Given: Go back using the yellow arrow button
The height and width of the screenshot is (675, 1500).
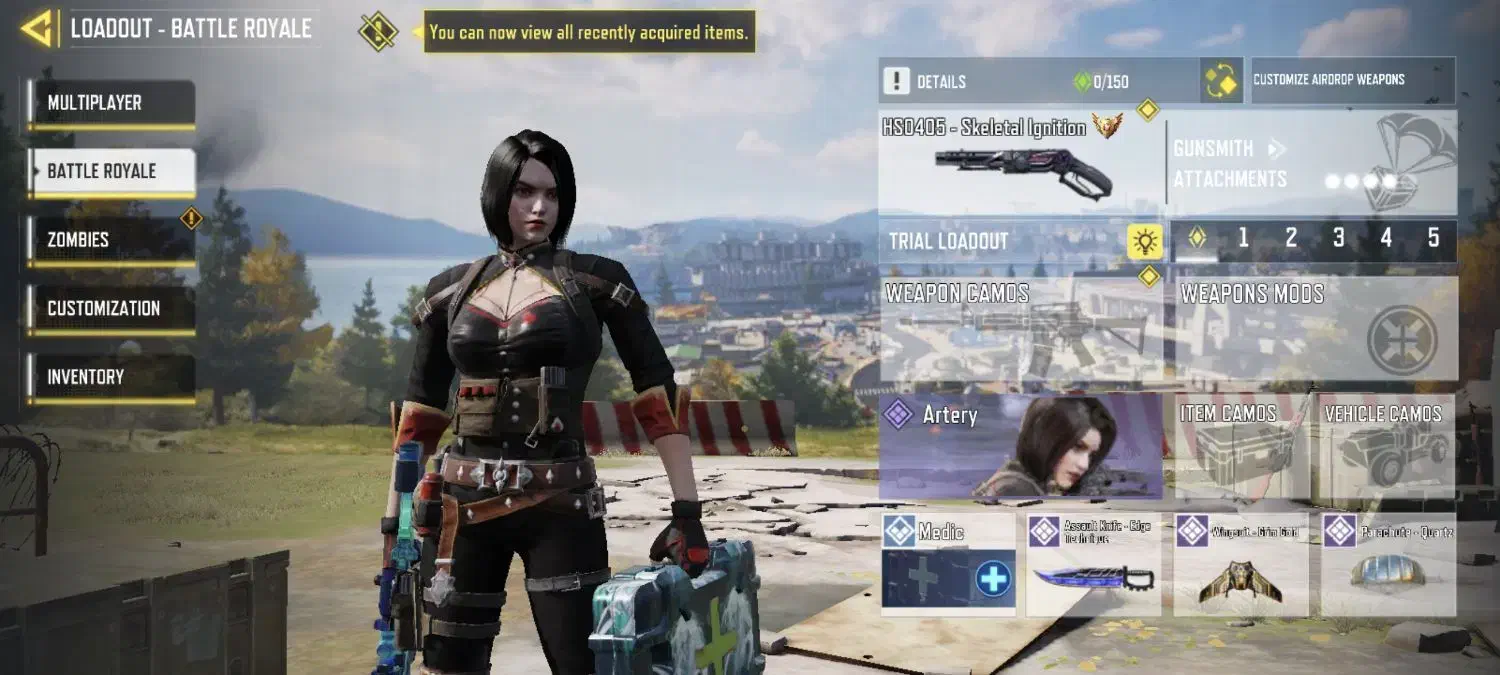Looking at the screenshot, I should coord(37,29).
